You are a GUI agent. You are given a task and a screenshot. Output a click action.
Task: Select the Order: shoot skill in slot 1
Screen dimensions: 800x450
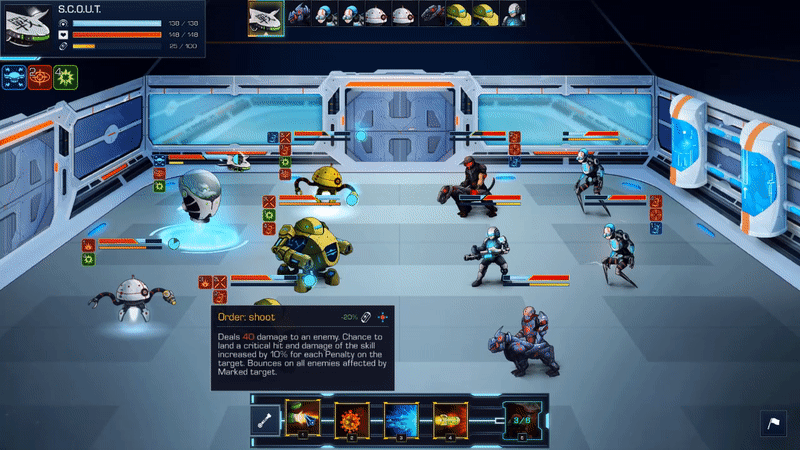(x=302, y=418)
